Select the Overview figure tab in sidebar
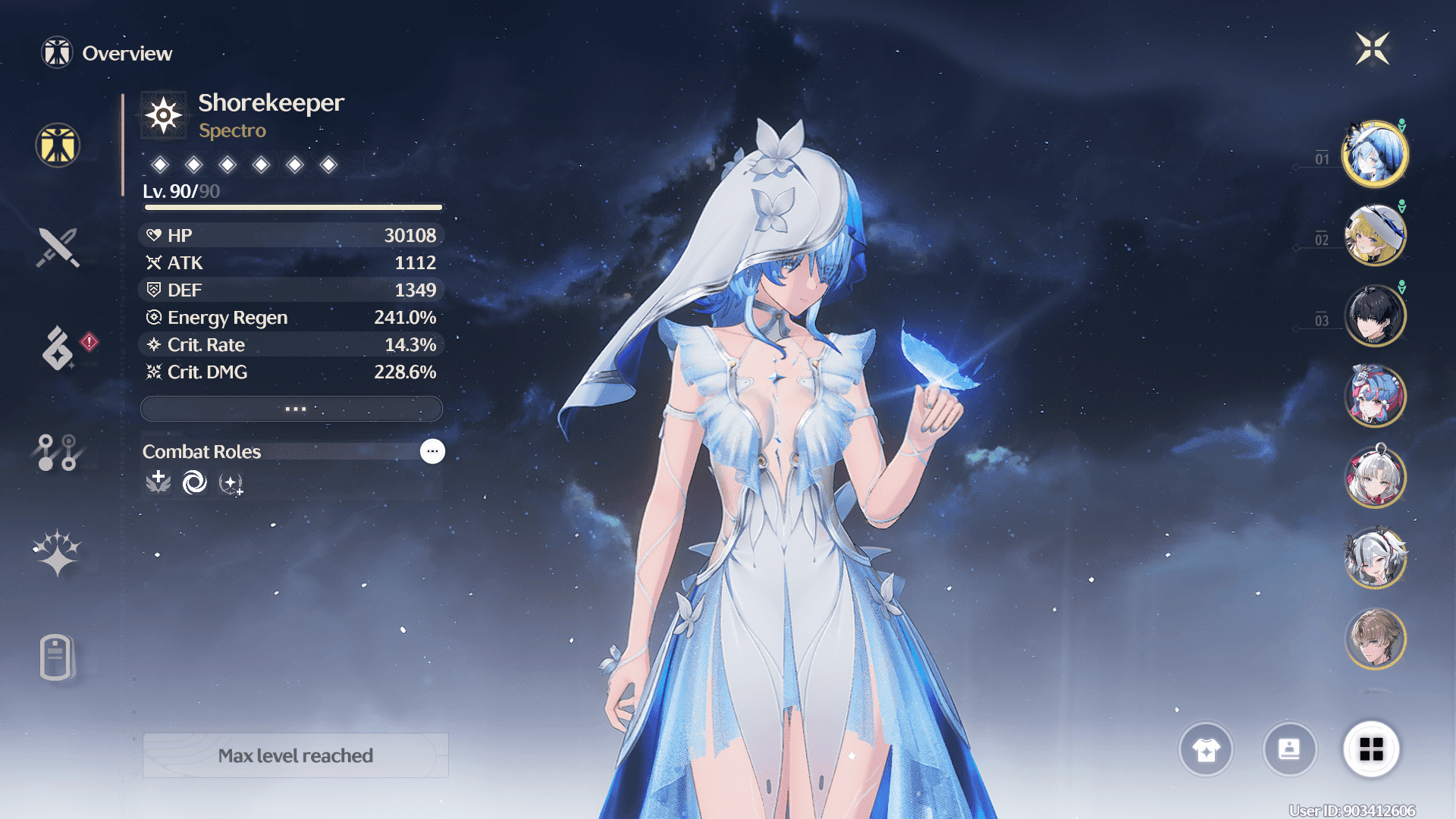Screen dimensions: 1456x819 [58, 145]
